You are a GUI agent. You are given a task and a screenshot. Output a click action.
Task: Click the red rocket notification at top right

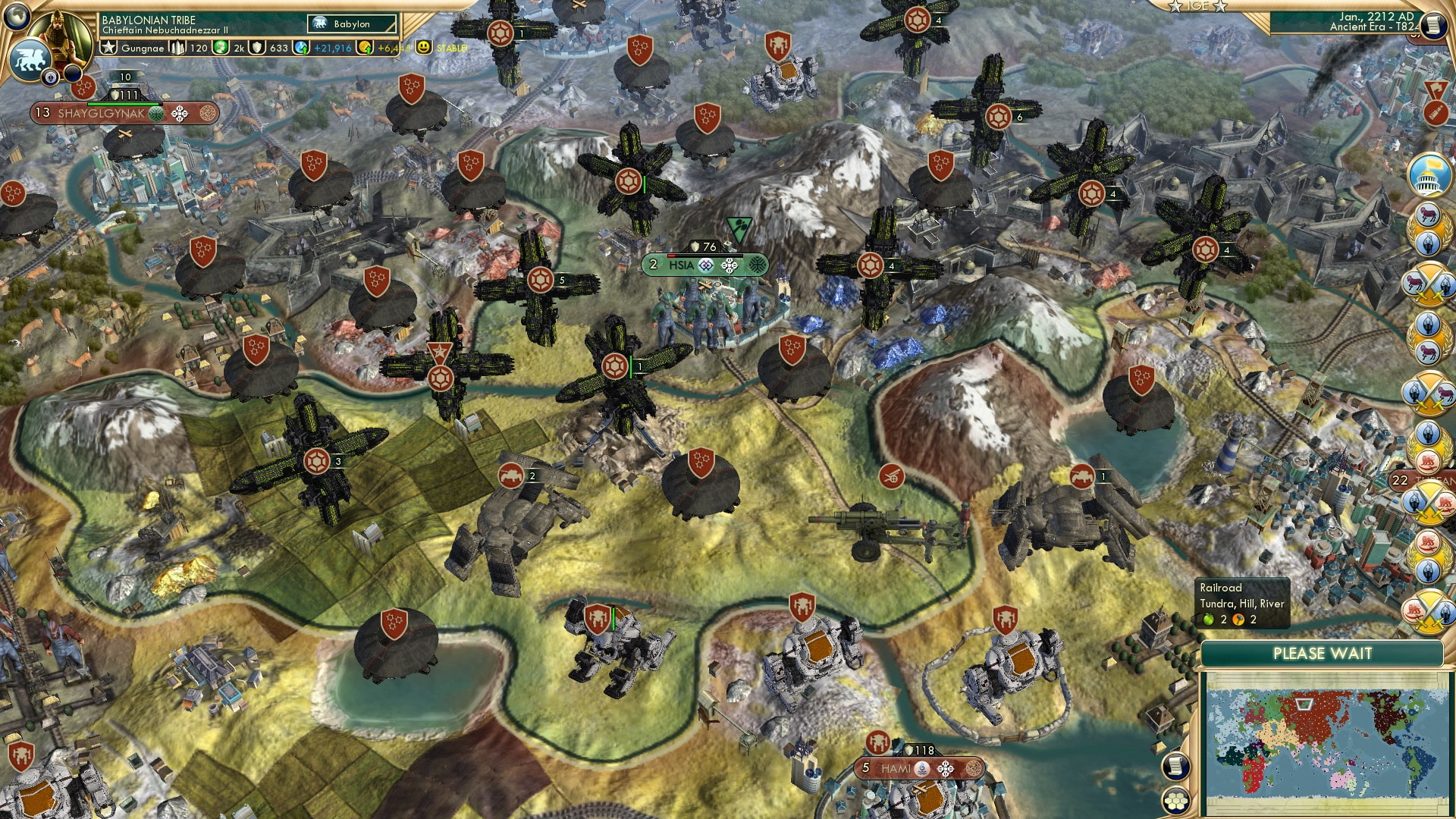coord(1435,114)
